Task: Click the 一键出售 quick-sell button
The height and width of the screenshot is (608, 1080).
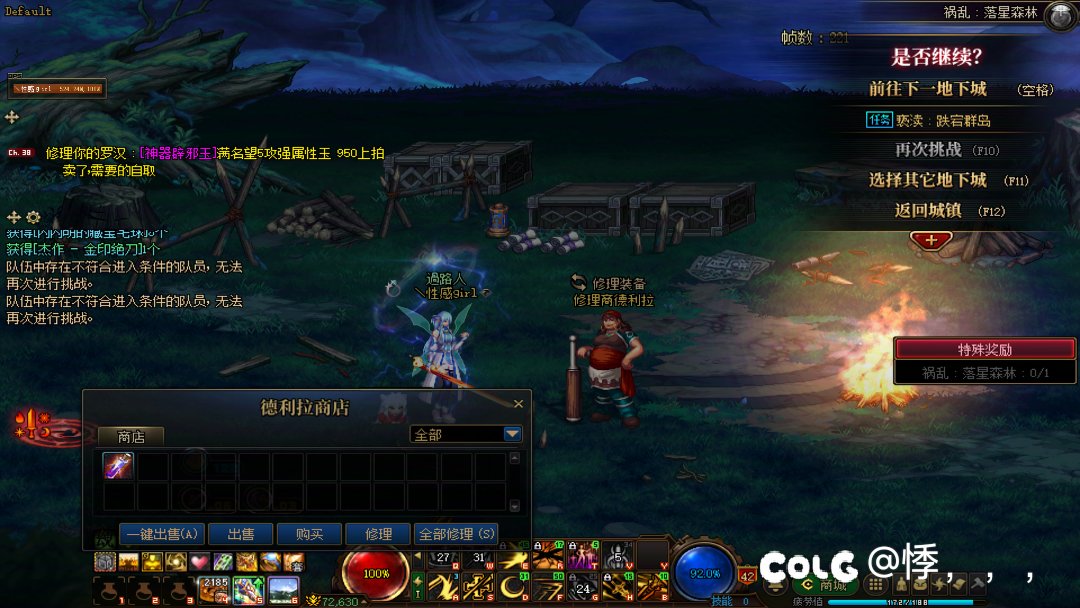Action: tap(162, 535)
